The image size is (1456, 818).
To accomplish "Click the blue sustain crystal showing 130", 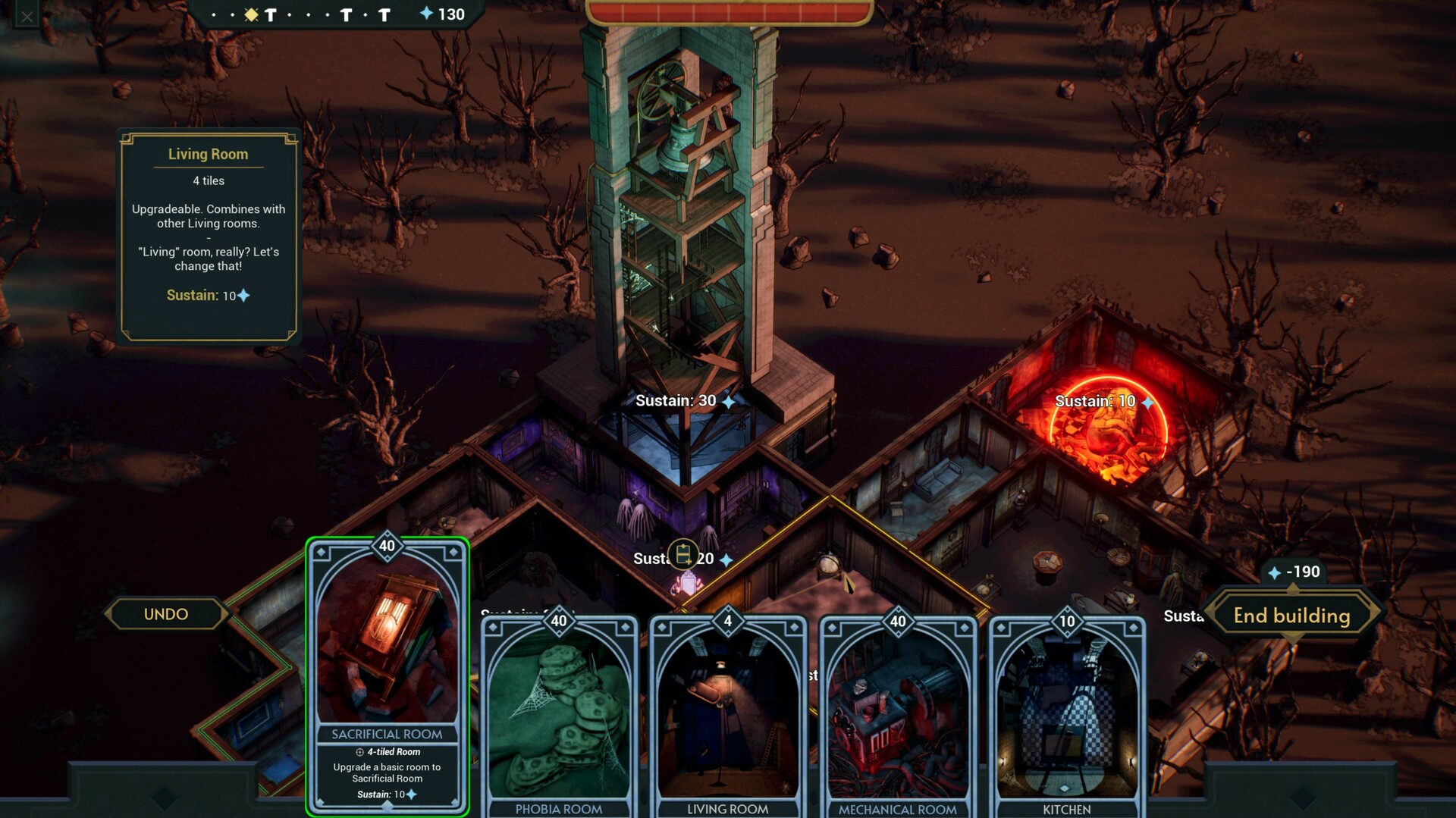I will tap(427, 14).
